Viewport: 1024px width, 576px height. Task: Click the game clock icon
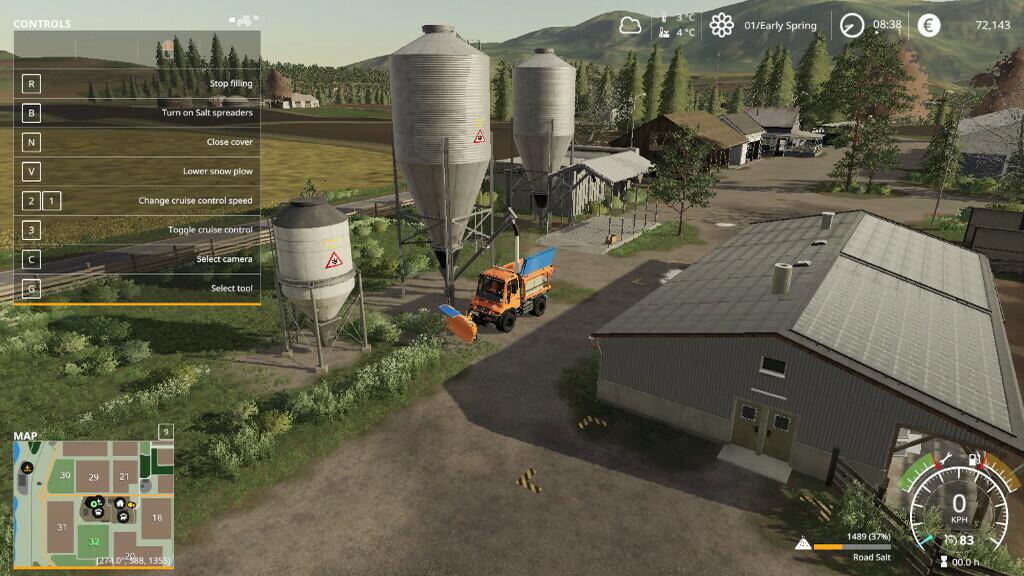pyautogui.click(x=851, y=25)
